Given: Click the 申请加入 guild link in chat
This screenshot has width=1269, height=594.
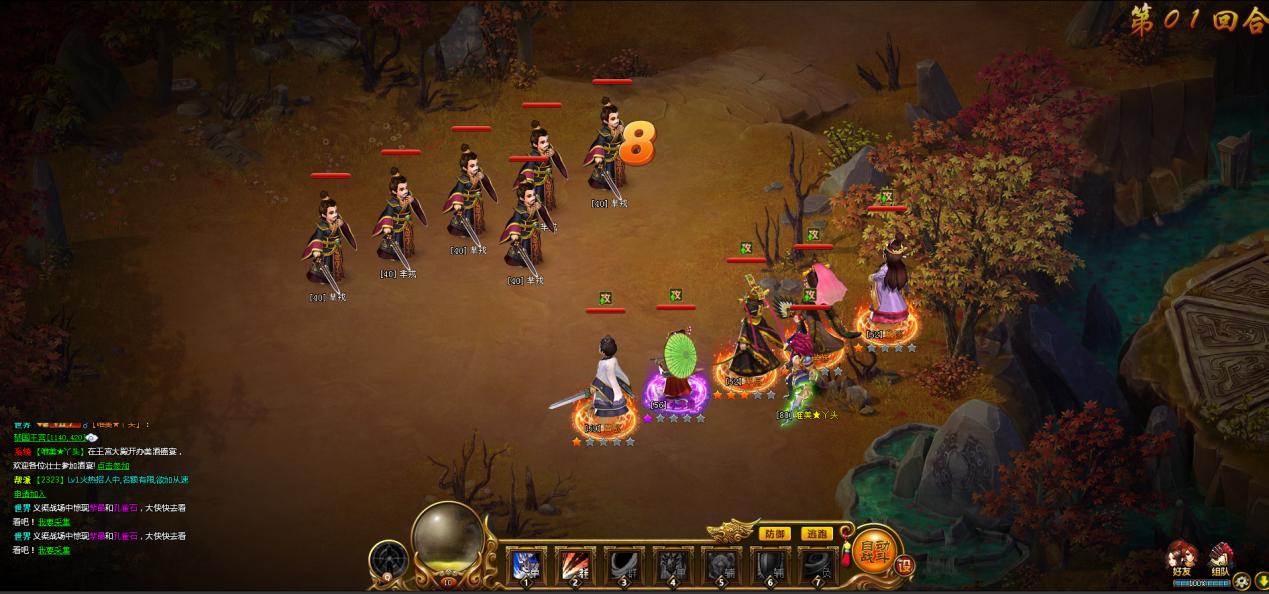Looking at the screenshot, I should pyautogui.click(x=30, y=494).
